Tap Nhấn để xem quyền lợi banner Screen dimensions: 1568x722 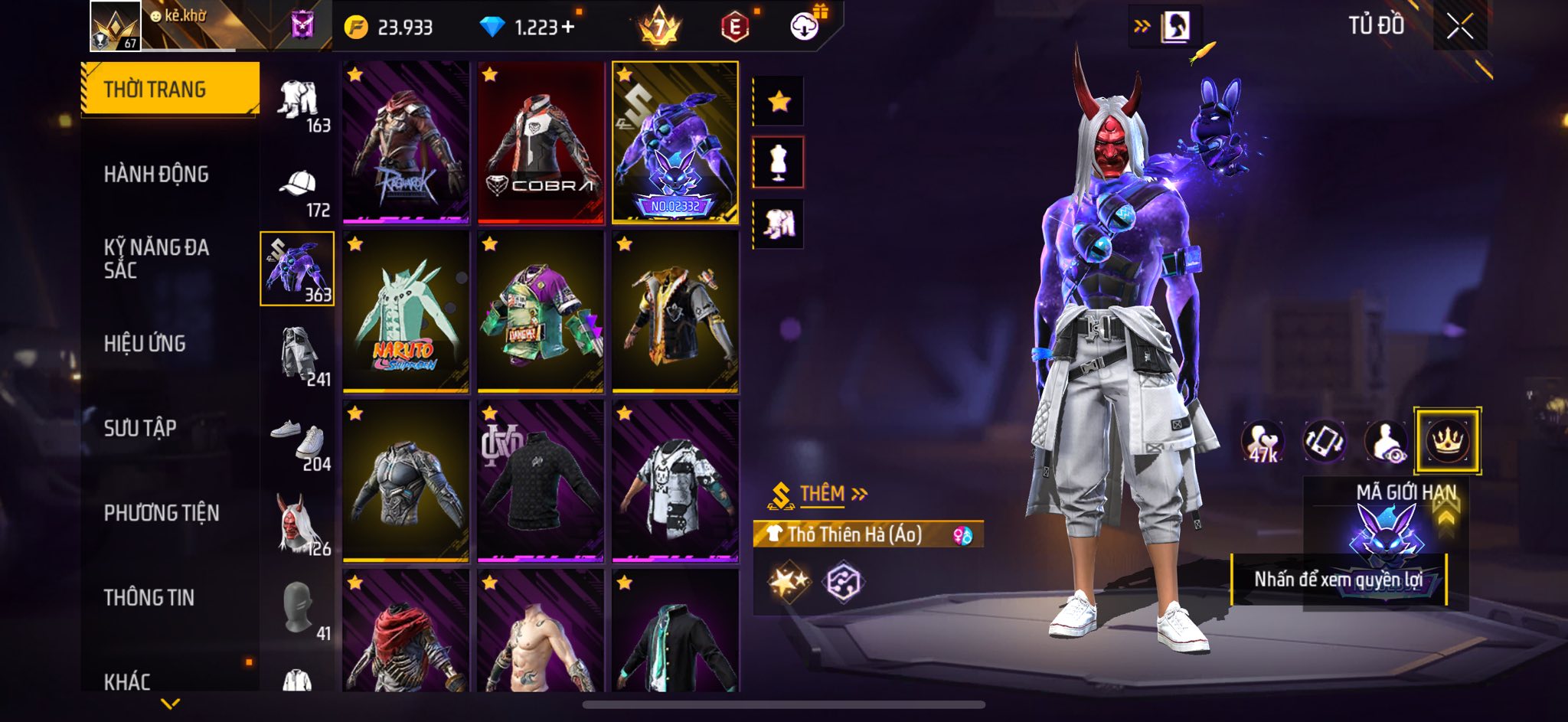pos(1338,580)
